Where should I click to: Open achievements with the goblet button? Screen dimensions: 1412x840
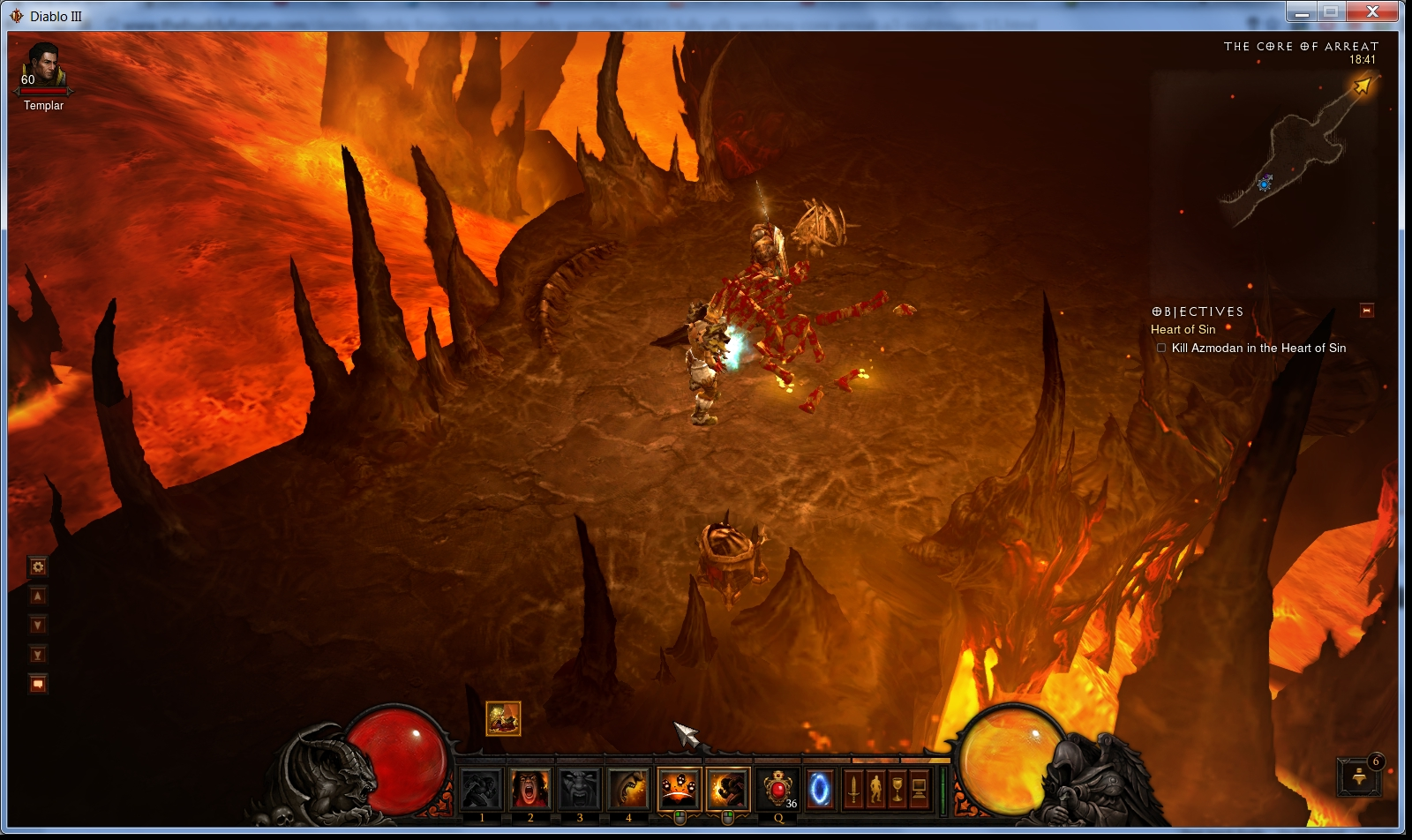pos(898,788)
